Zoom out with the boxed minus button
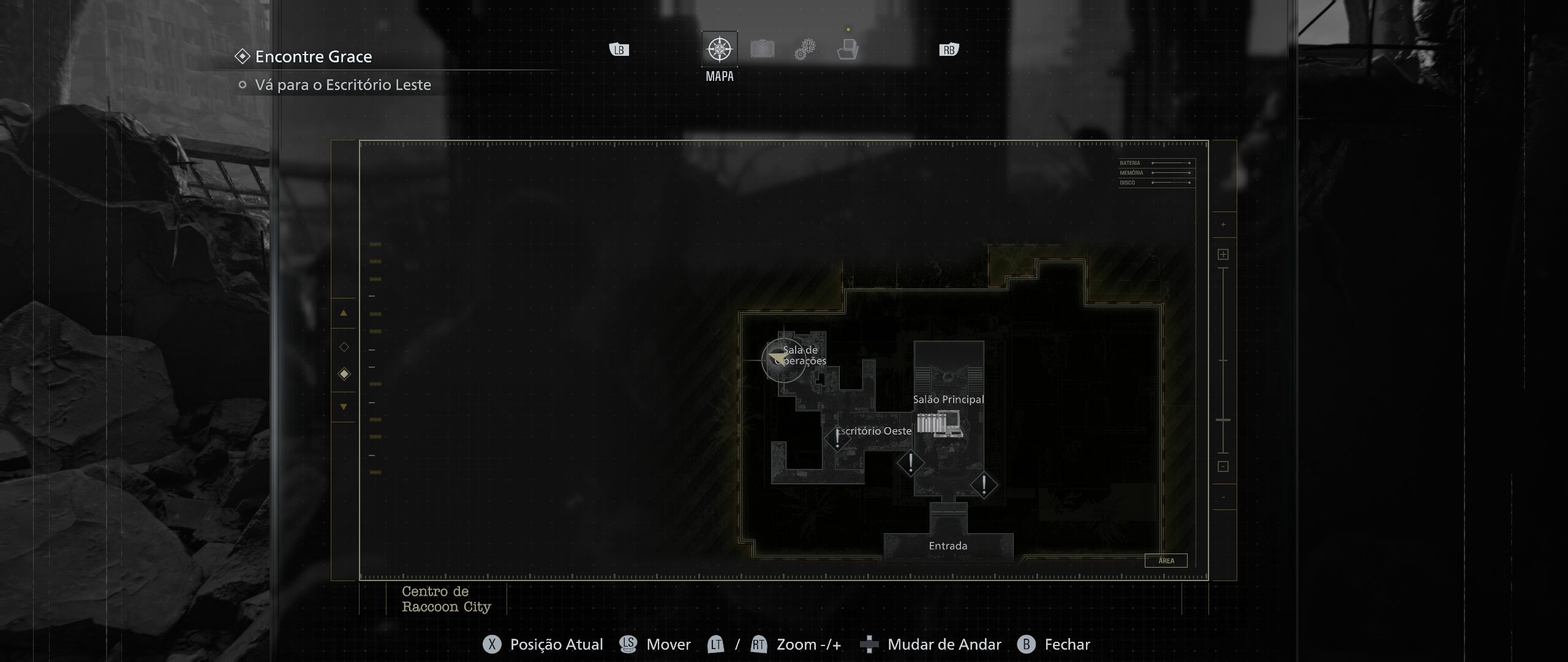Image resolution: width=1568 pixels, height=662 pixels. pyautogui.click(x=1223, y=466)
